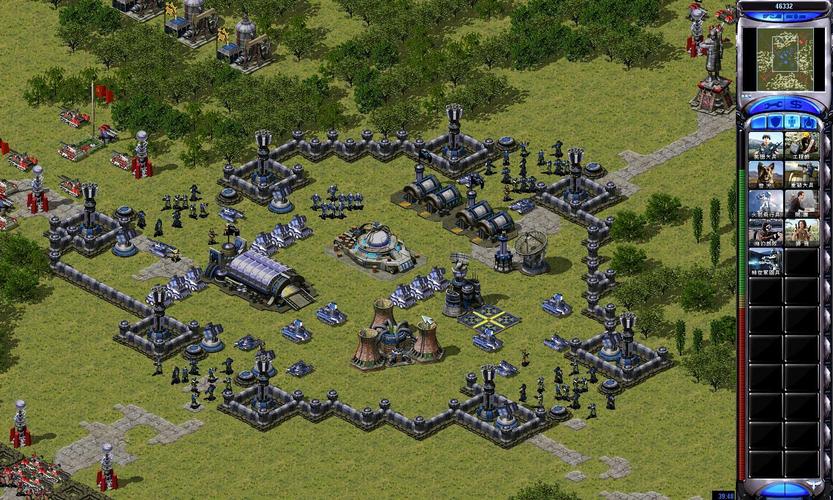
Task: Queue a Rocketeer infantry unit
Action: (x=765, y=204)
